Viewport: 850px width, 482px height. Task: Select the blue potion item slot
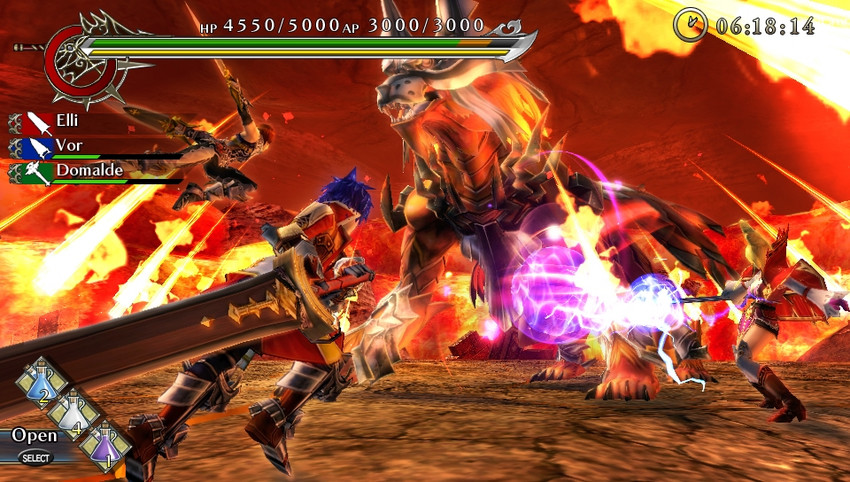pyautogui.click(x=42, y=385)
